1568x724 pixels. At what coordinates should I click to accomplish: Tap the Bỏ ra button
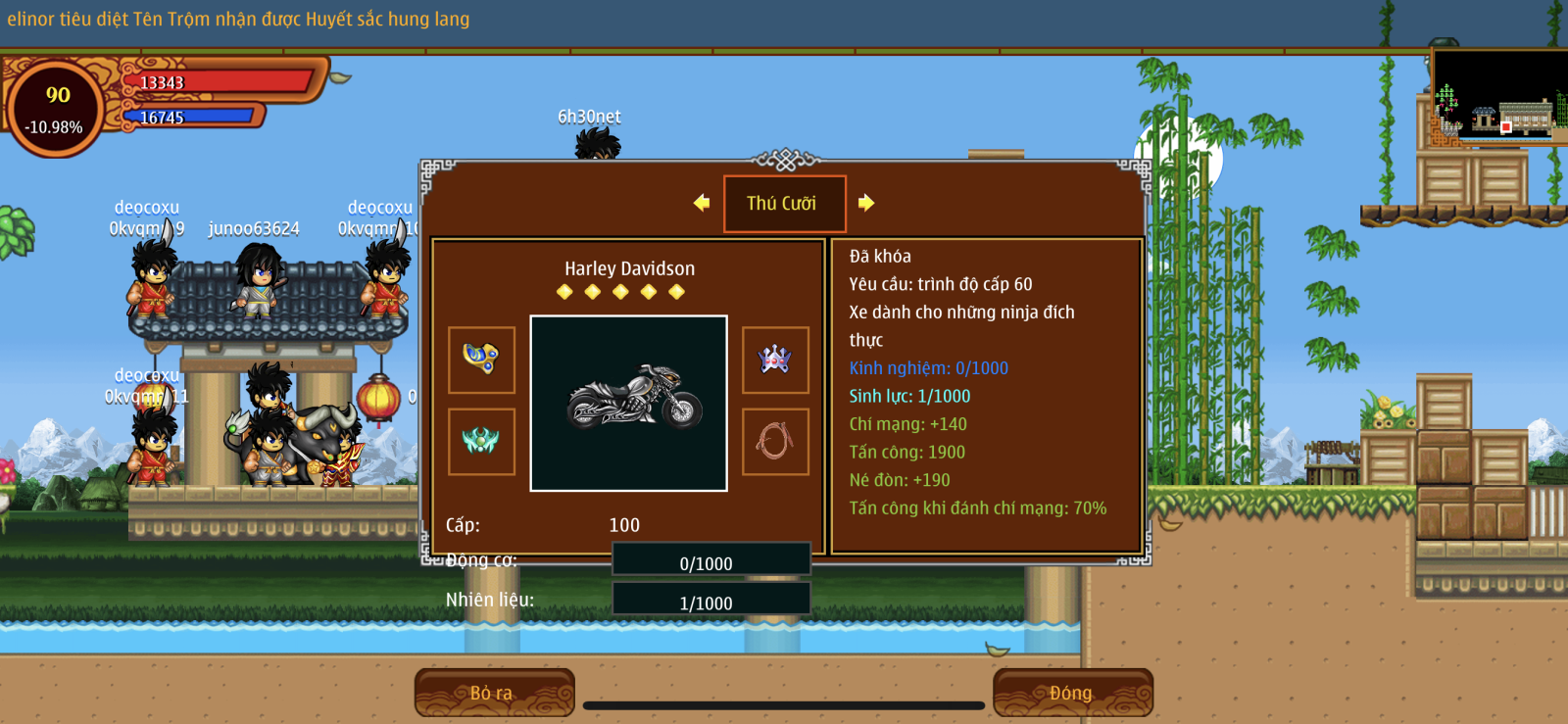(x=494, y=693)
